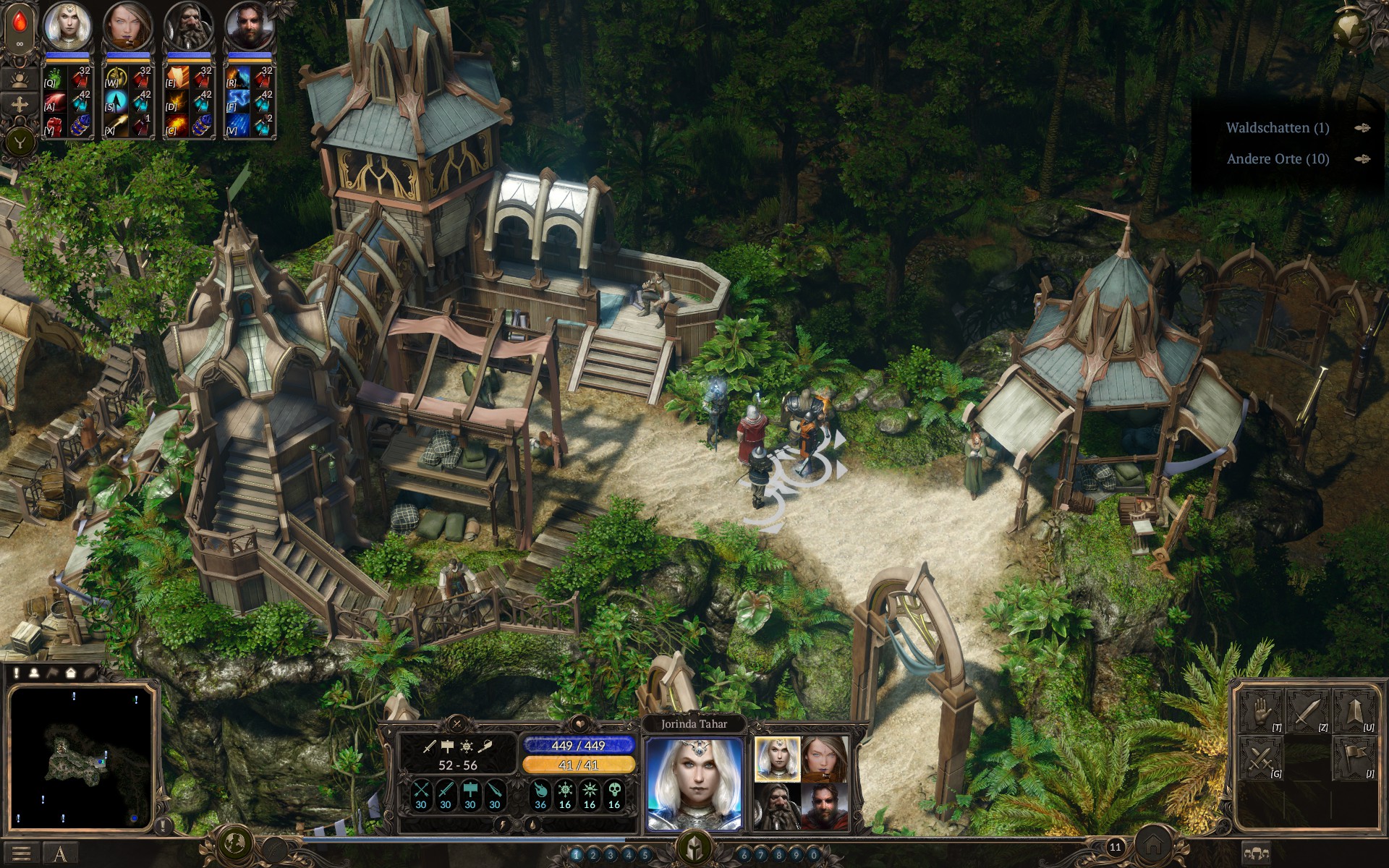Click the three-heads party button

(x=1256, y=854)
